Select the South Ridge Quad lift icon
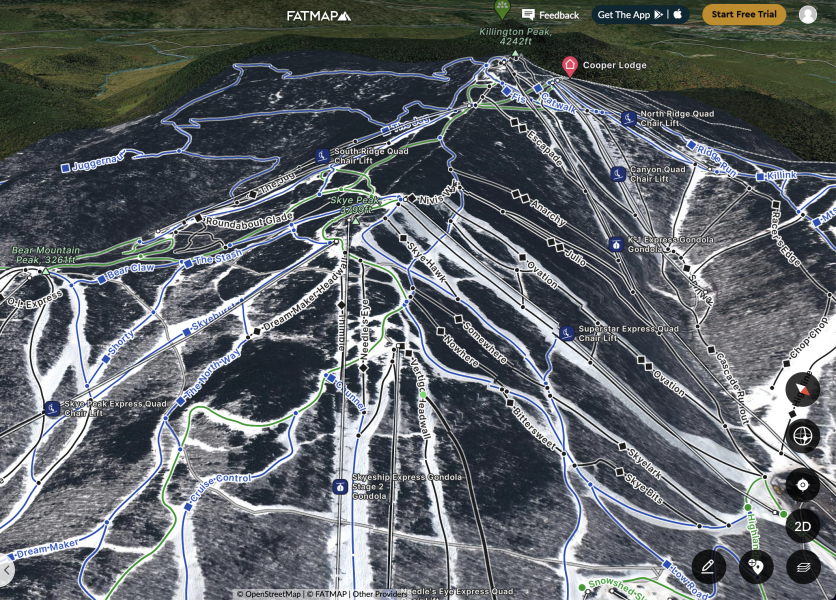 point(322,156)
